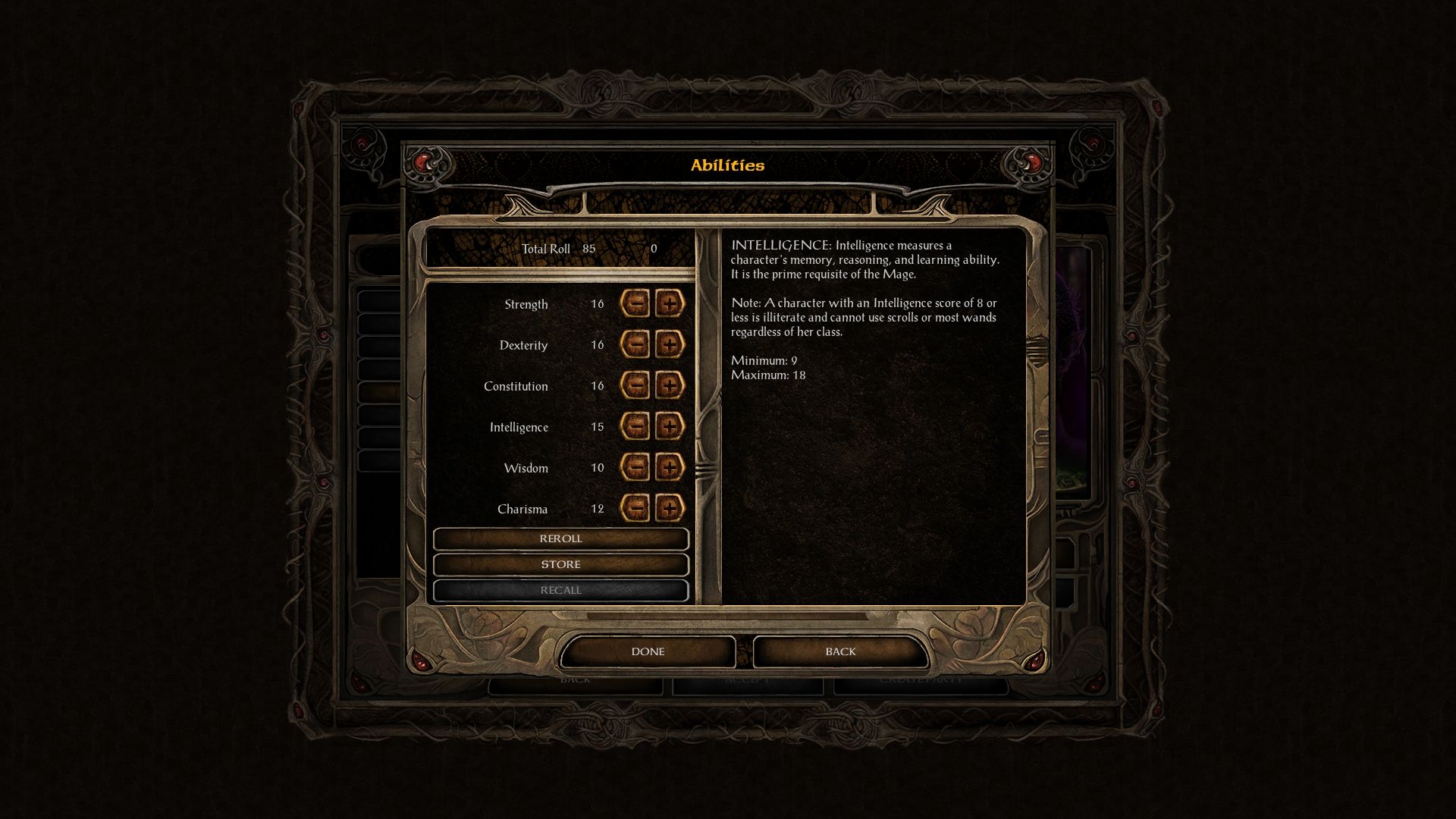Select the Strength ability label
Image resolution: width=1456 pixels, height=819 pixels.
[526, 305]
